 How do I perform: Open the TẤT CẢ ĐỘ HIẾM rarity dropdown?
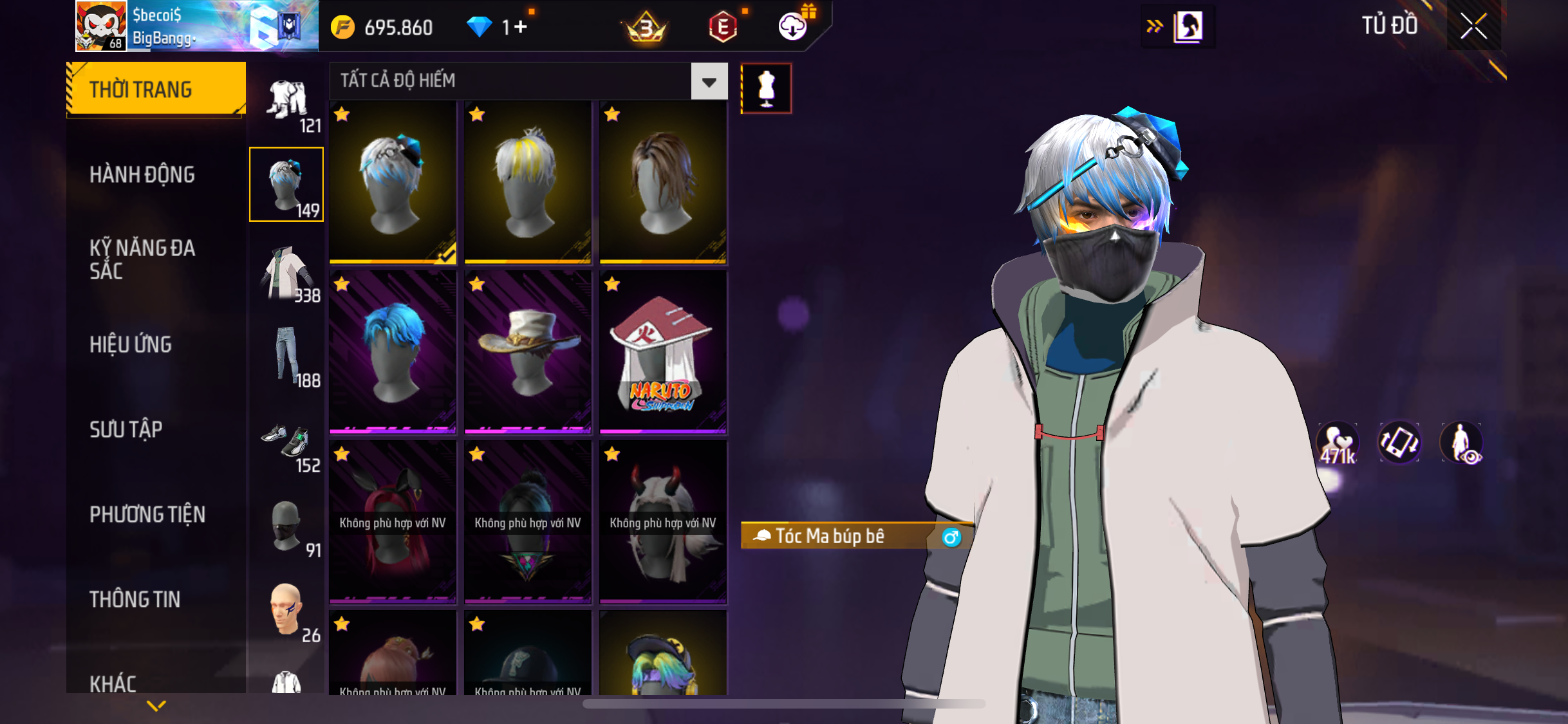click(709, 82)
